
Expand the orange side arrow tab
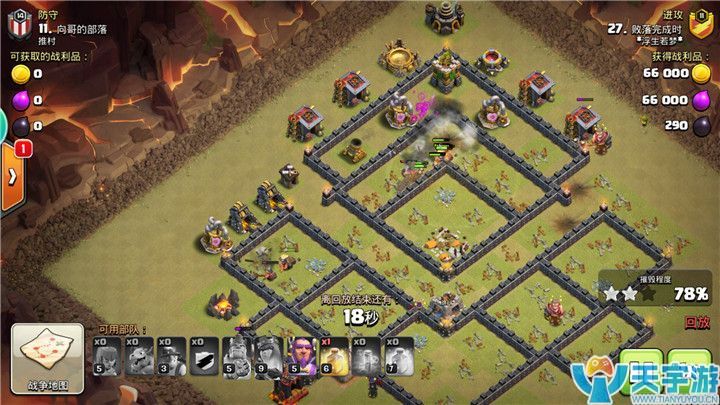coord(12,176)
